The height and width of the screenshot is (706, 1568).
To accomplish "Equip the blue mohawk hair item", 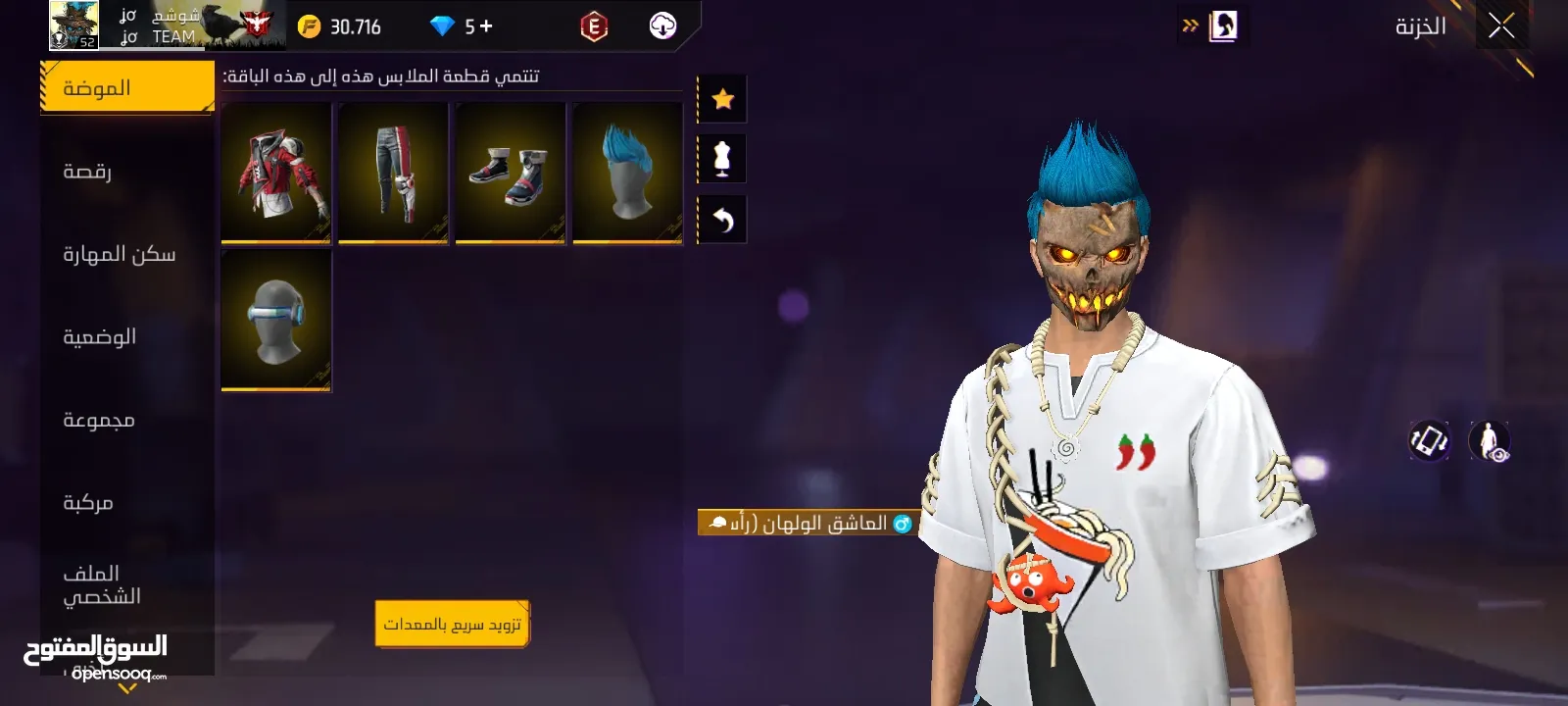I will coord(627,172).
